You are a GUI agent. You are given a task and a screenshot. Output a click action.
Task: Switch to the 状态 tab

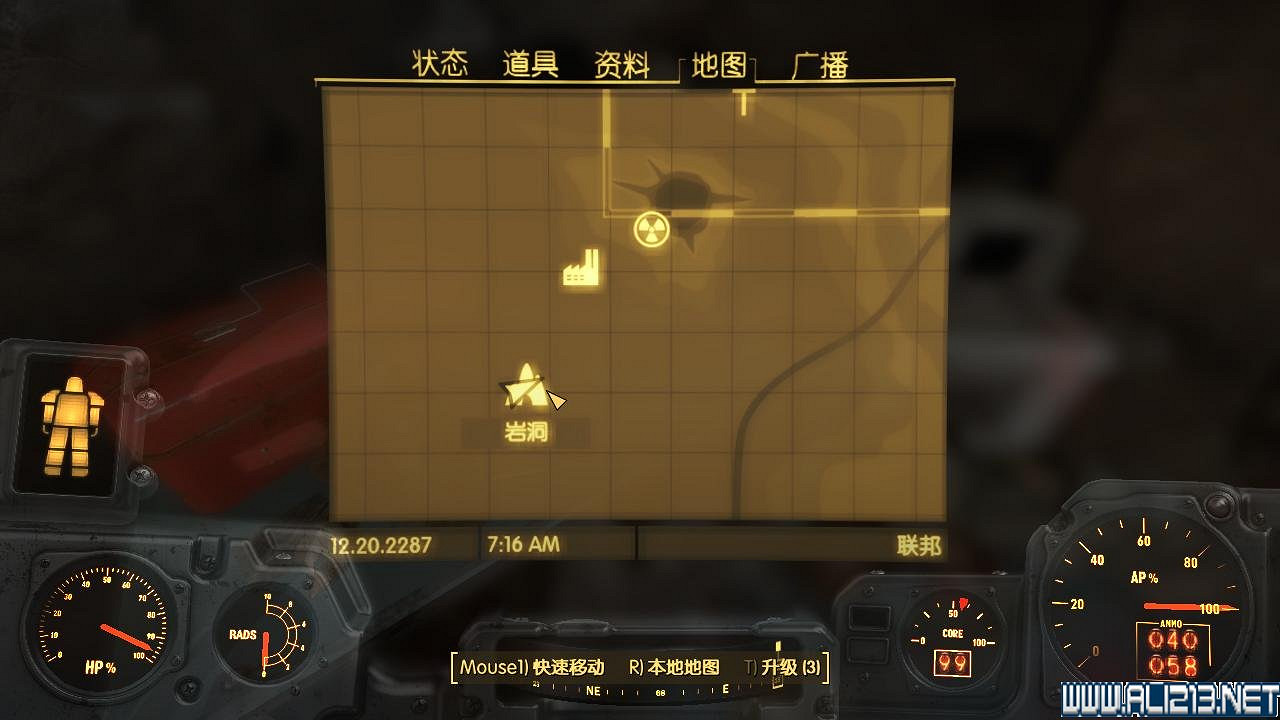(440, 62)
